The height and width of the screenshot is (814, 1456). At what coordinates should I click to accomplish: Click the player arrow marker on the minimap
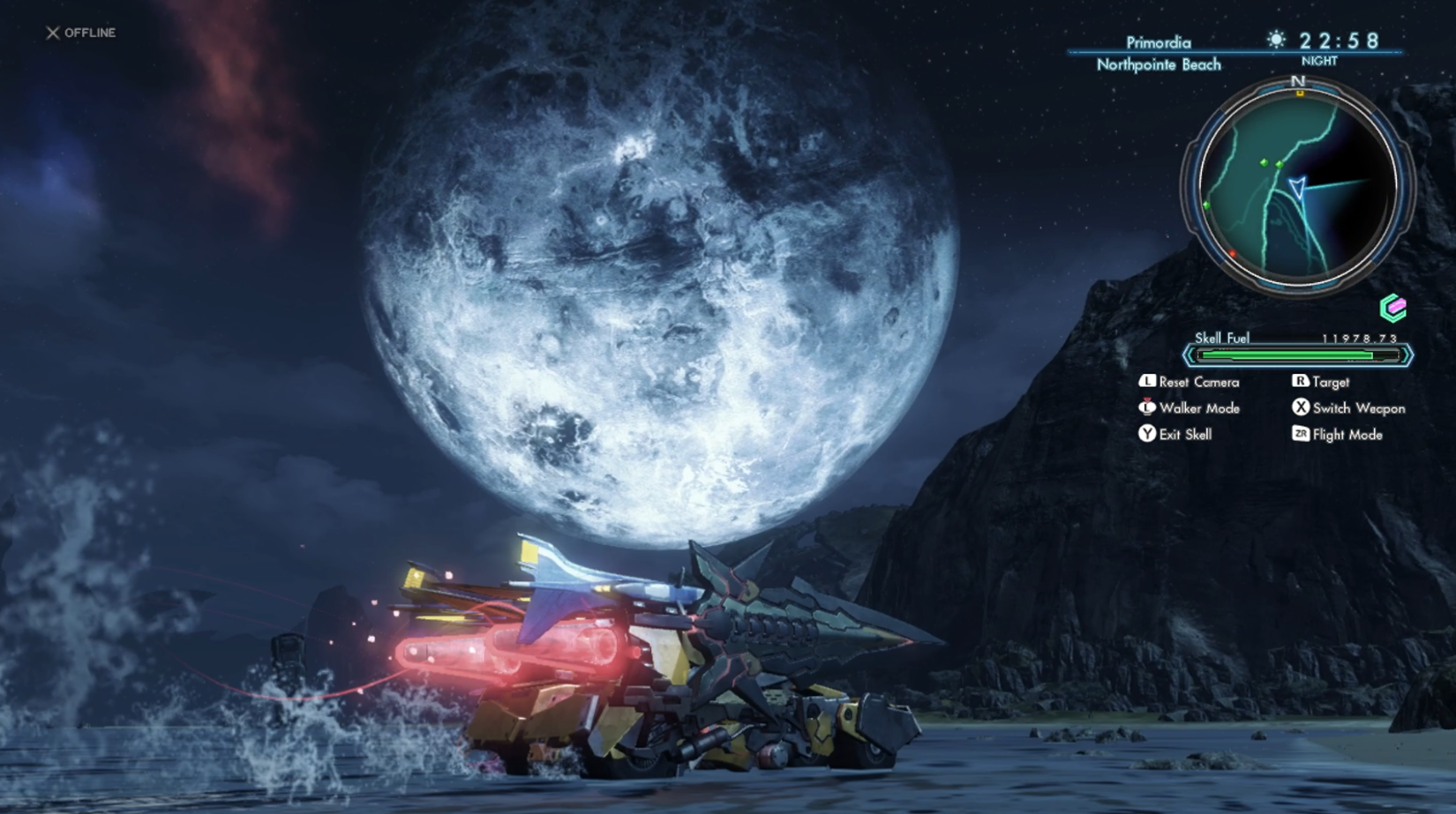(x=1296, y=187)
